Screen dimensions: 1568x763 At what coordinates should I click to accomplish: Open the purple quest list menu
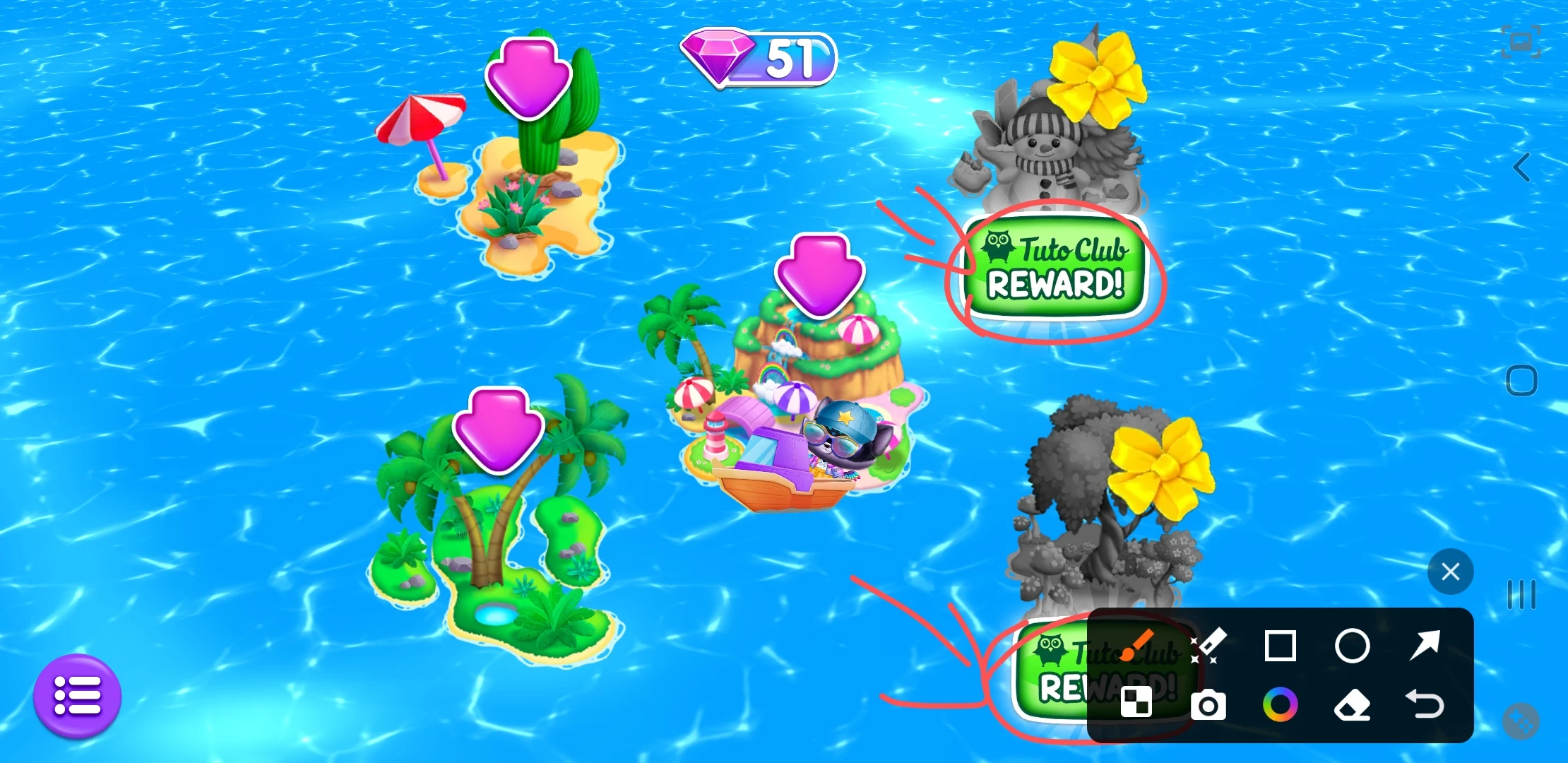click(x=78, y=696)
